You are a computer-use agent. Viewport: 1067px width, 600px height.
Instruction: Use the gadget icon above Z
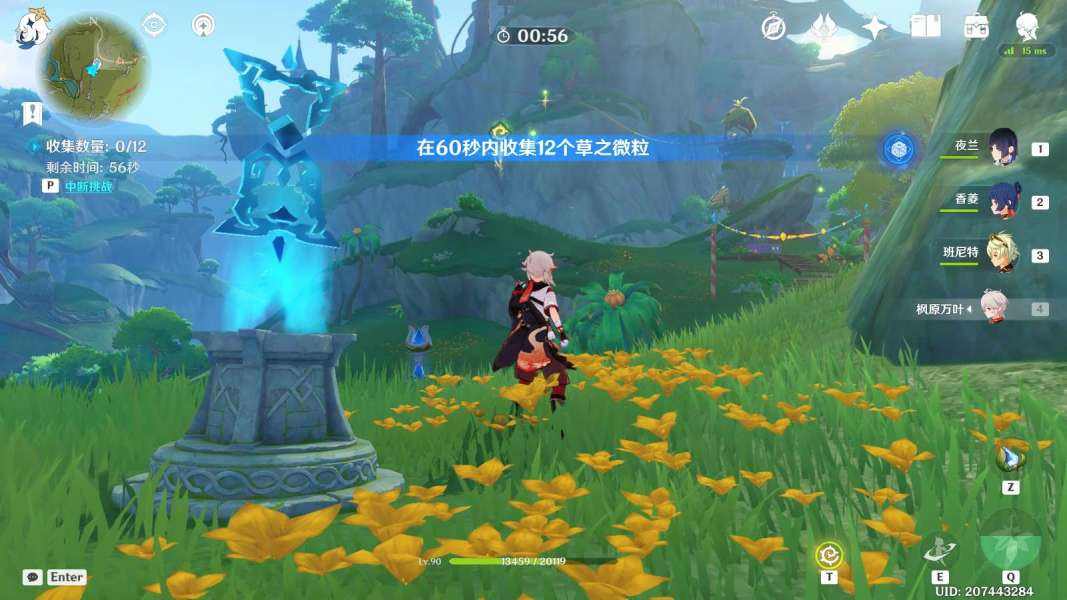click(x=1008, y=459)
